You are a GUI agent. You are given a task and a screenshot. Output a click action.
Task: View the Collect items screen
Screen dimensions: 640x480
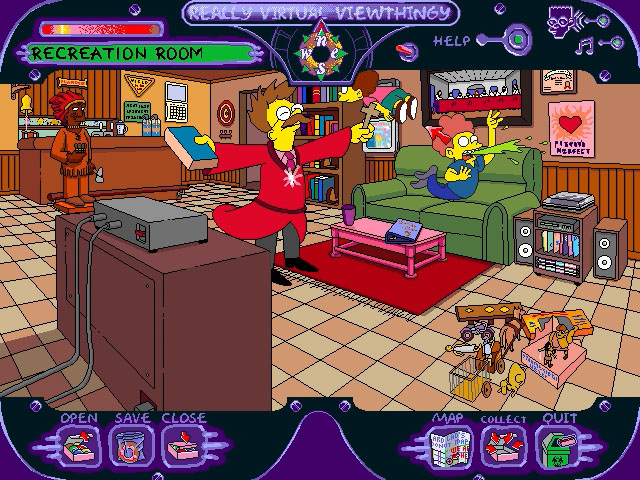(502, 446)
